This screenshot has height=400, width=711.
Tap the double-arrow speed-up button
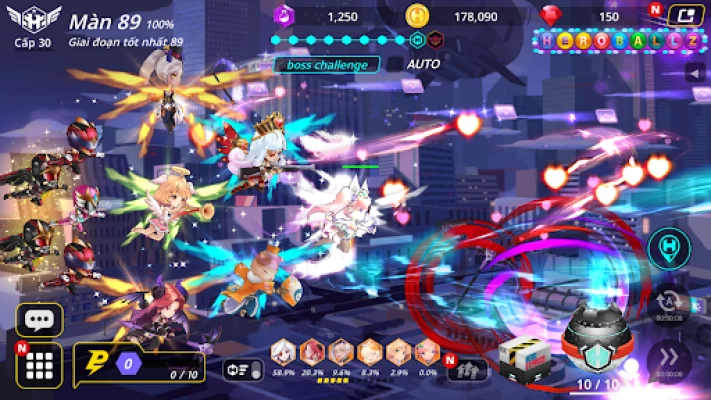[667, 360]
